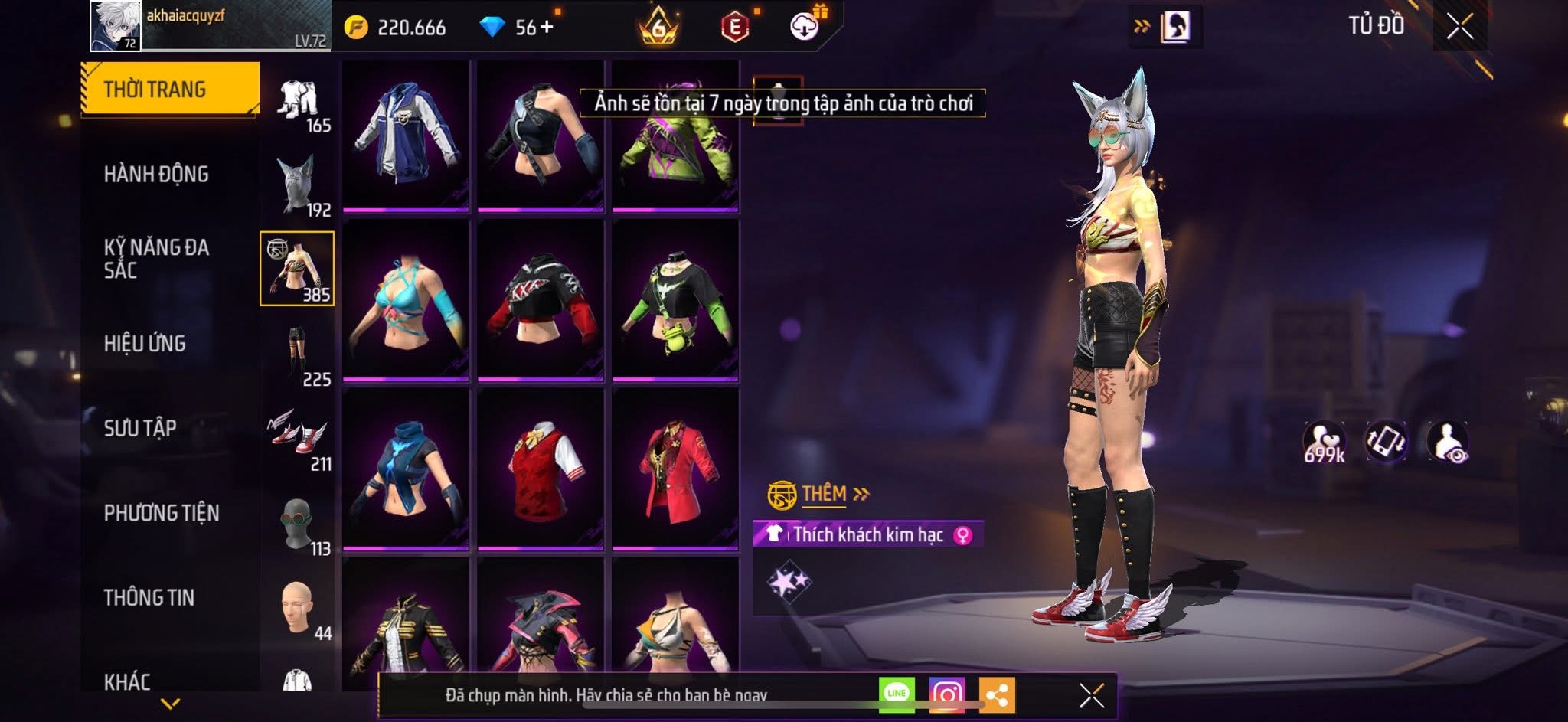The width and height of the screenshot is (1568, 722).
Task: Open the winged shoes category
Action: (298, 438)
